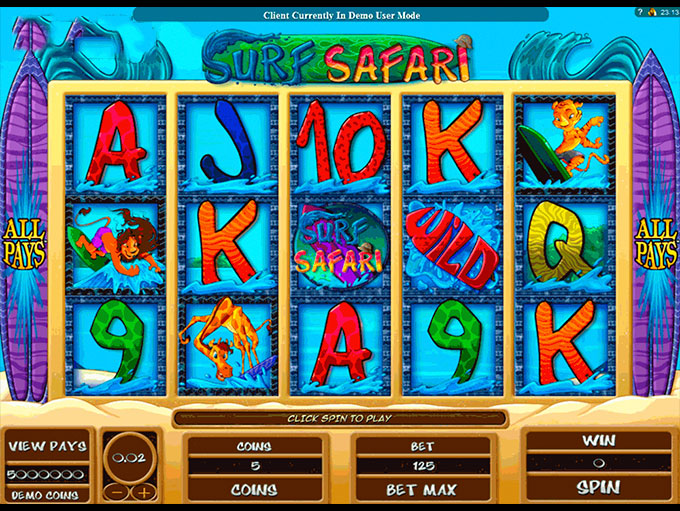
Task: Spin the reels with the SPIN button
Action: pos(598,488)
